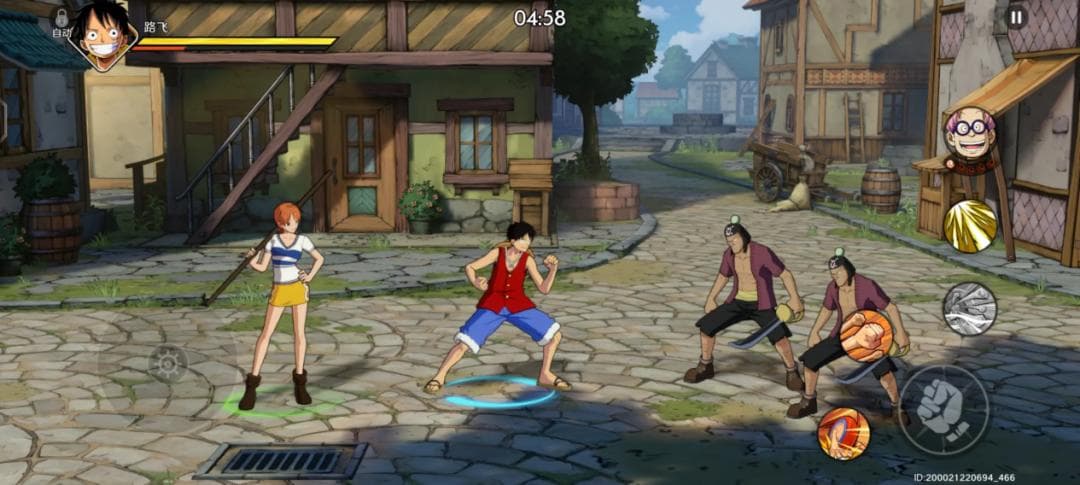Tap the virtual joystick gear knob

167,363
